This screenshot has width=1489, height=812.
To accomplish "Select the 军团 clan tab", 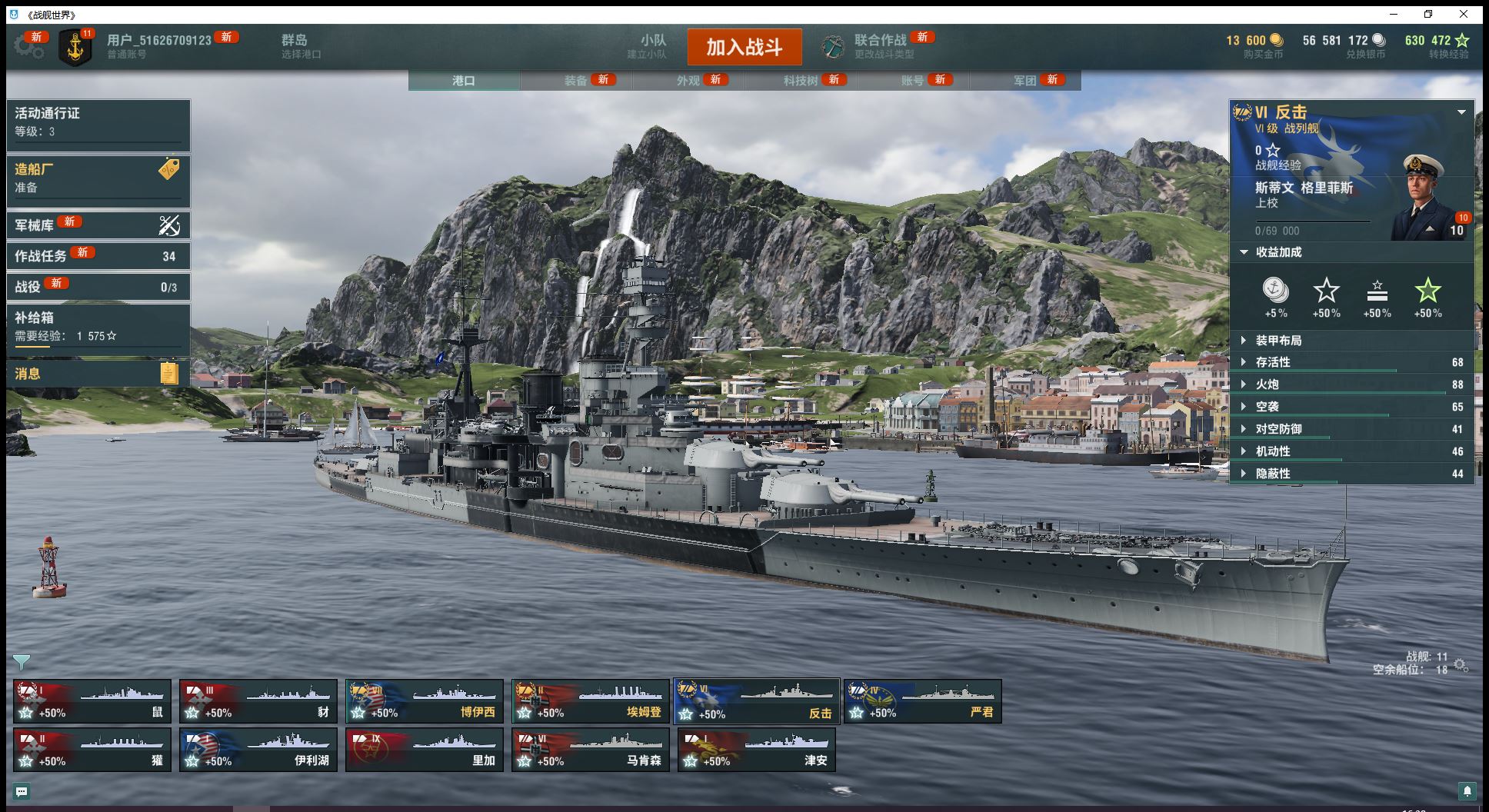I will (1025, 81).
